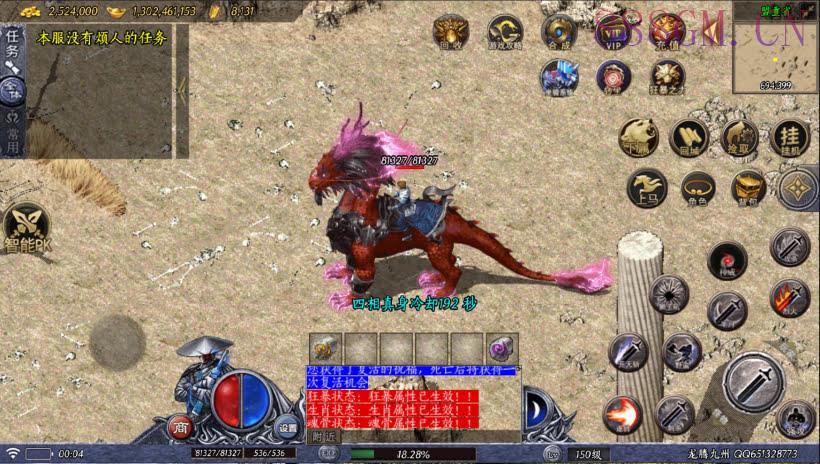This screenshot has height=464, width=820.
Task: Tap the 回城 return-to-town button
Action: pos(688,138)
